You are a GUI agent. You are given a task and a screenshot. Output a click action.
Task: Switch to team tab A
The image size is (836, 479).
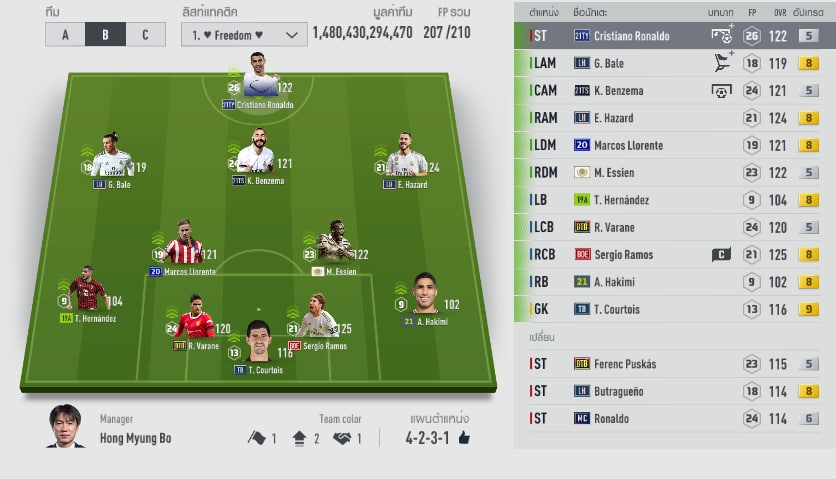click(x=65, y=34)
